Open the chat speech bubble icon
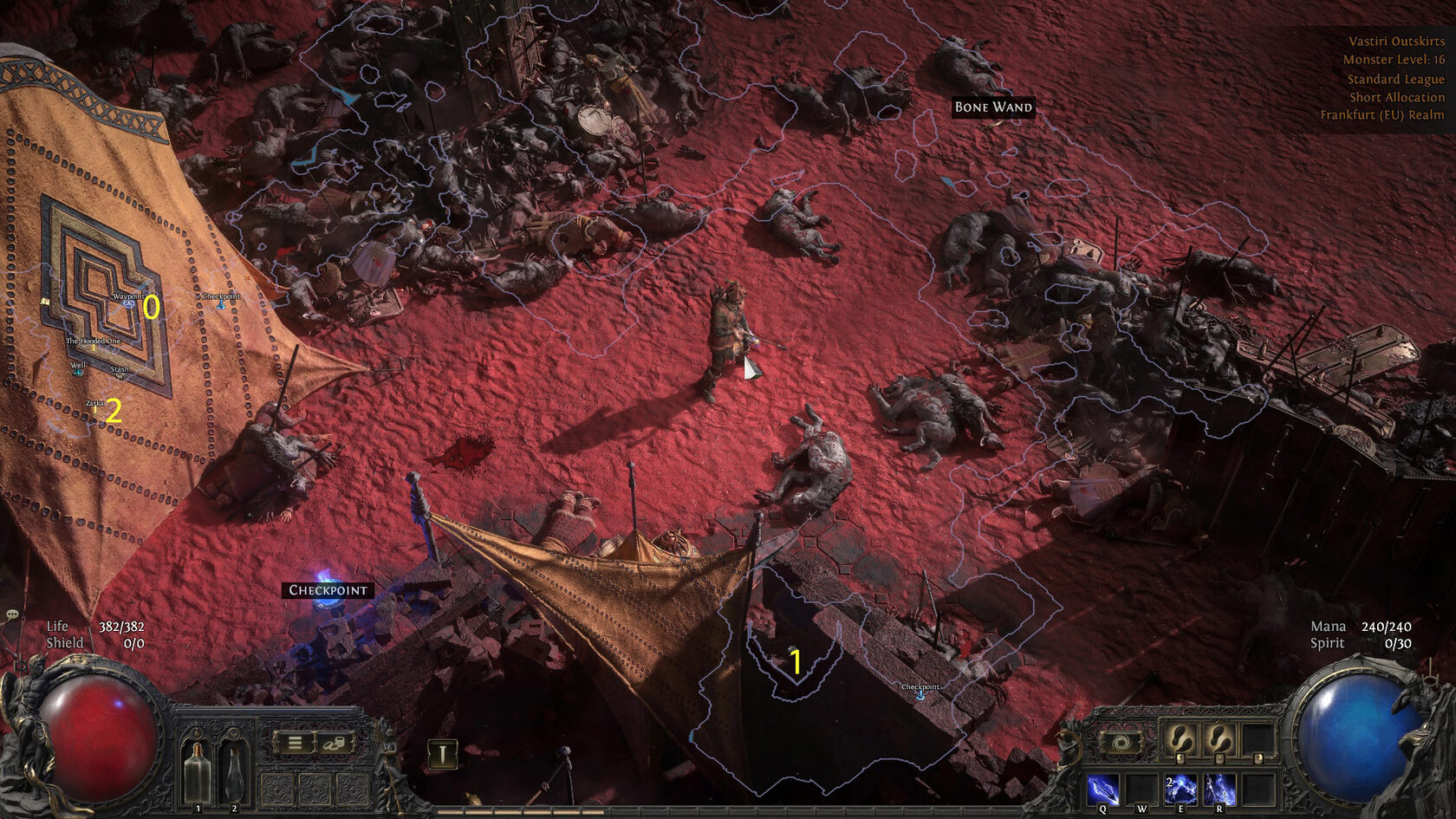 12,614
